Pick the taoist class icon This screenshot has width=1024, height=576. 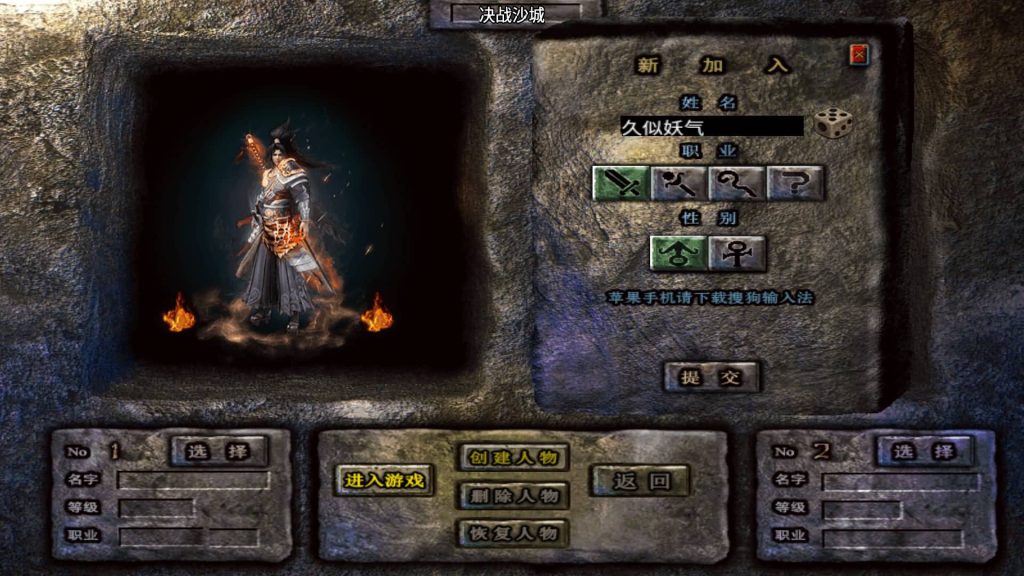[737, 183]
